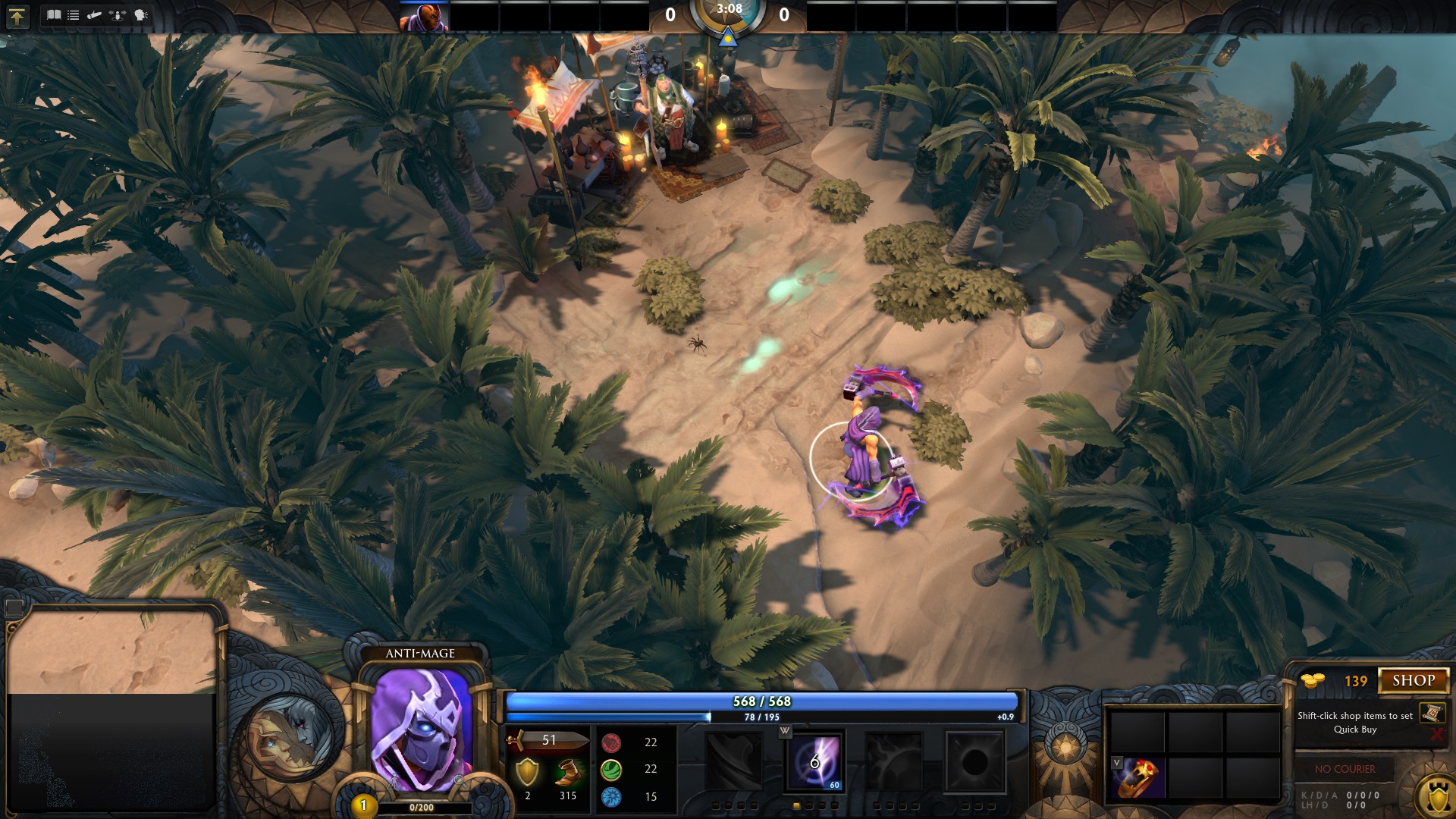Open the shared unit control icon
Image resolution: width=1456 pixels, height=819 pixels.
(x=118, y=14)
